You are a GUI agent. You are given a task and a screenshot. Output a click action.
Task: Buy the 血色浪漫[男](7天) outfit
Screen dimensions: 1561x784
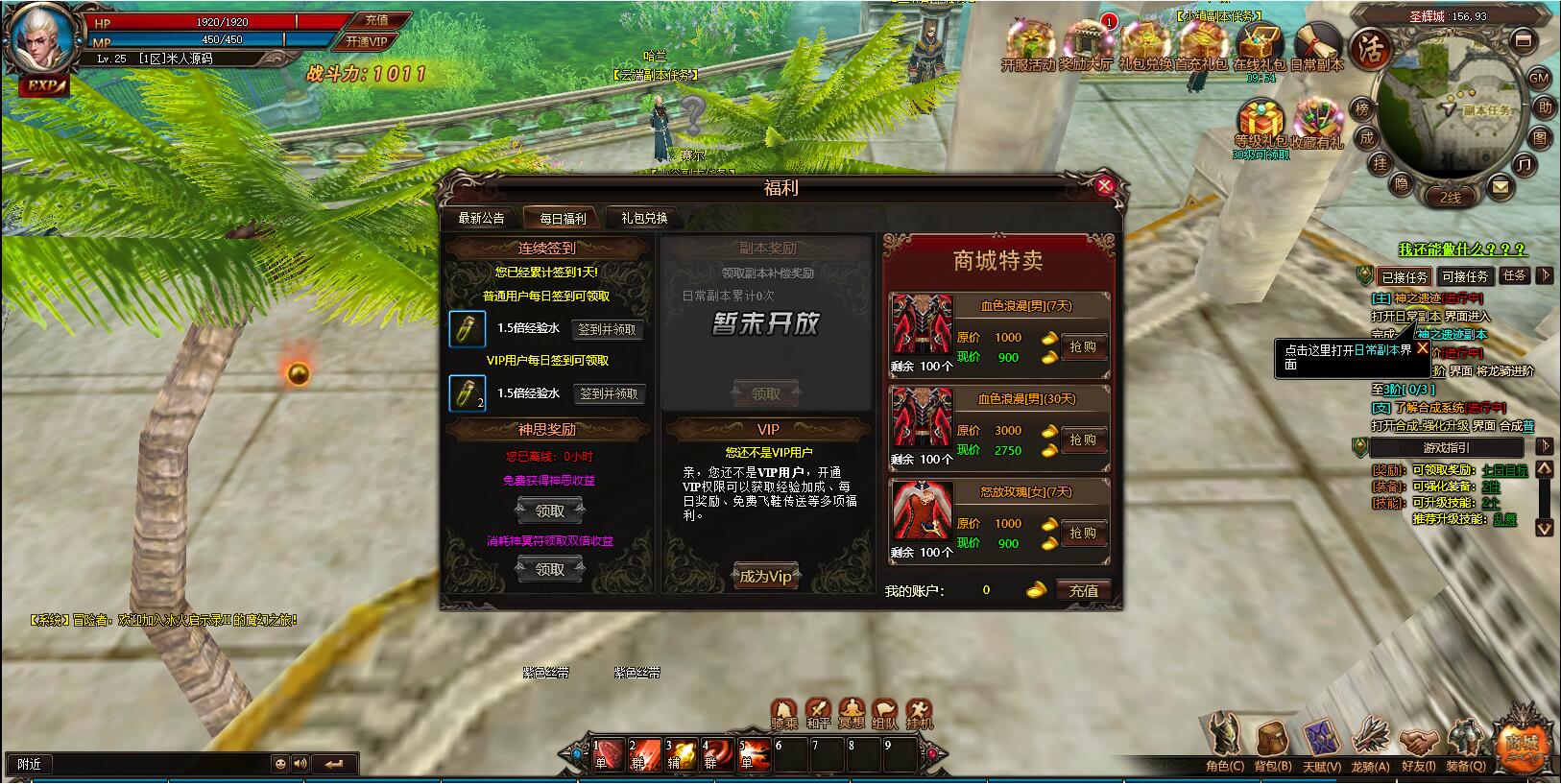coord(1082,346)
